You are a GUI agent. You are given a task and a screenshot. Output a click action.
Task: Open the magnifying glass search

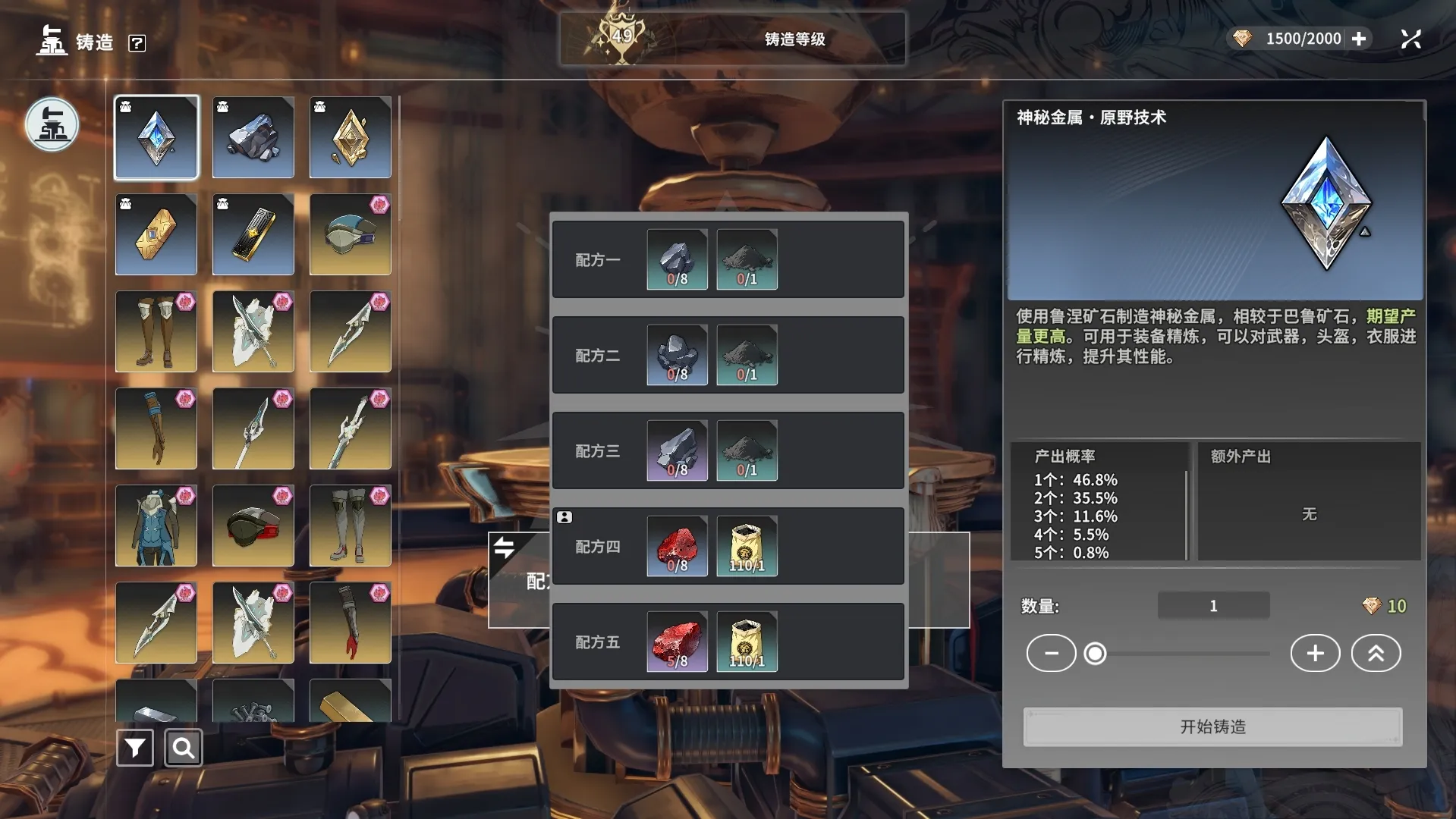[183, 748]
